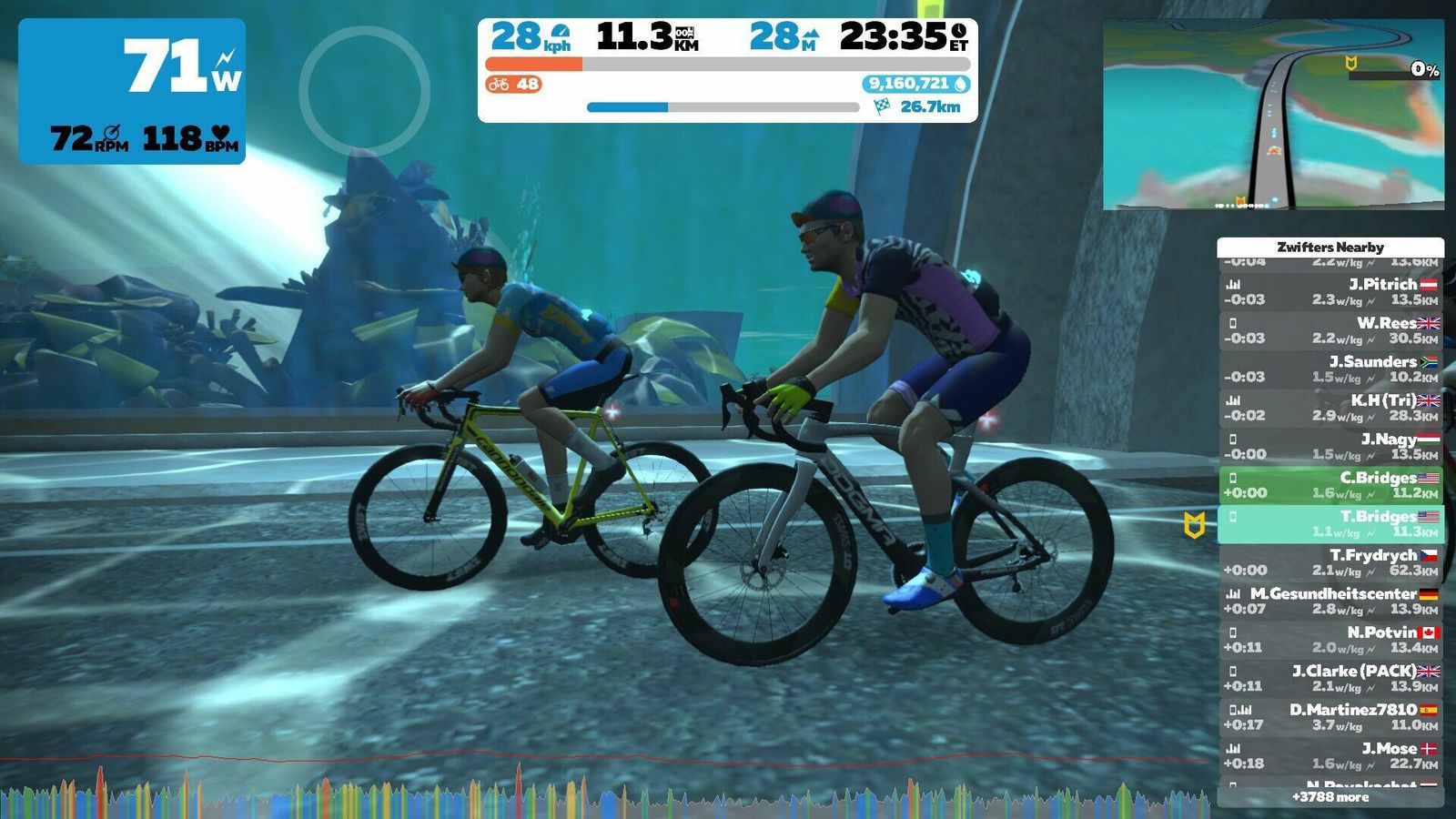The width and height of the screenshot is (1456, 819).
Task: Select the M.Gesundheitscenter rider row
Action: point(1330,601)
